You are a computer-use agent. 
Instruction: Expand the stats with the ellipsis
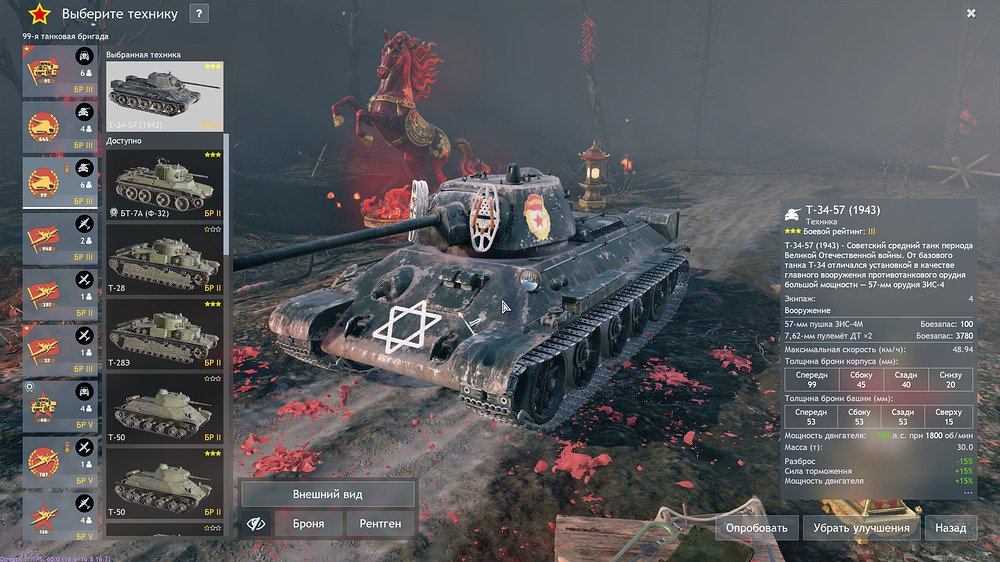click(966, 493)
